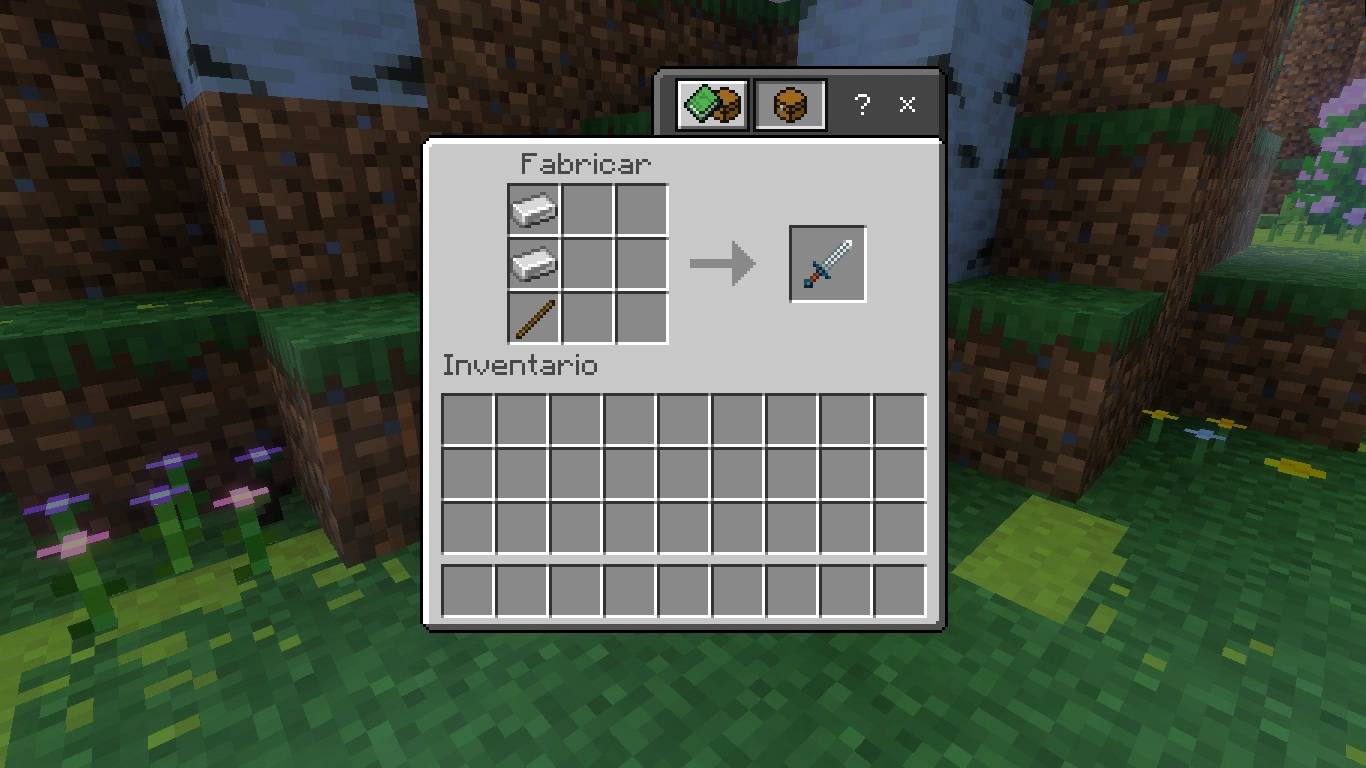Viewport: 1366px width, 768px height.
Task: Select the empty top-right crafting slot
Action: coord(641,211)
